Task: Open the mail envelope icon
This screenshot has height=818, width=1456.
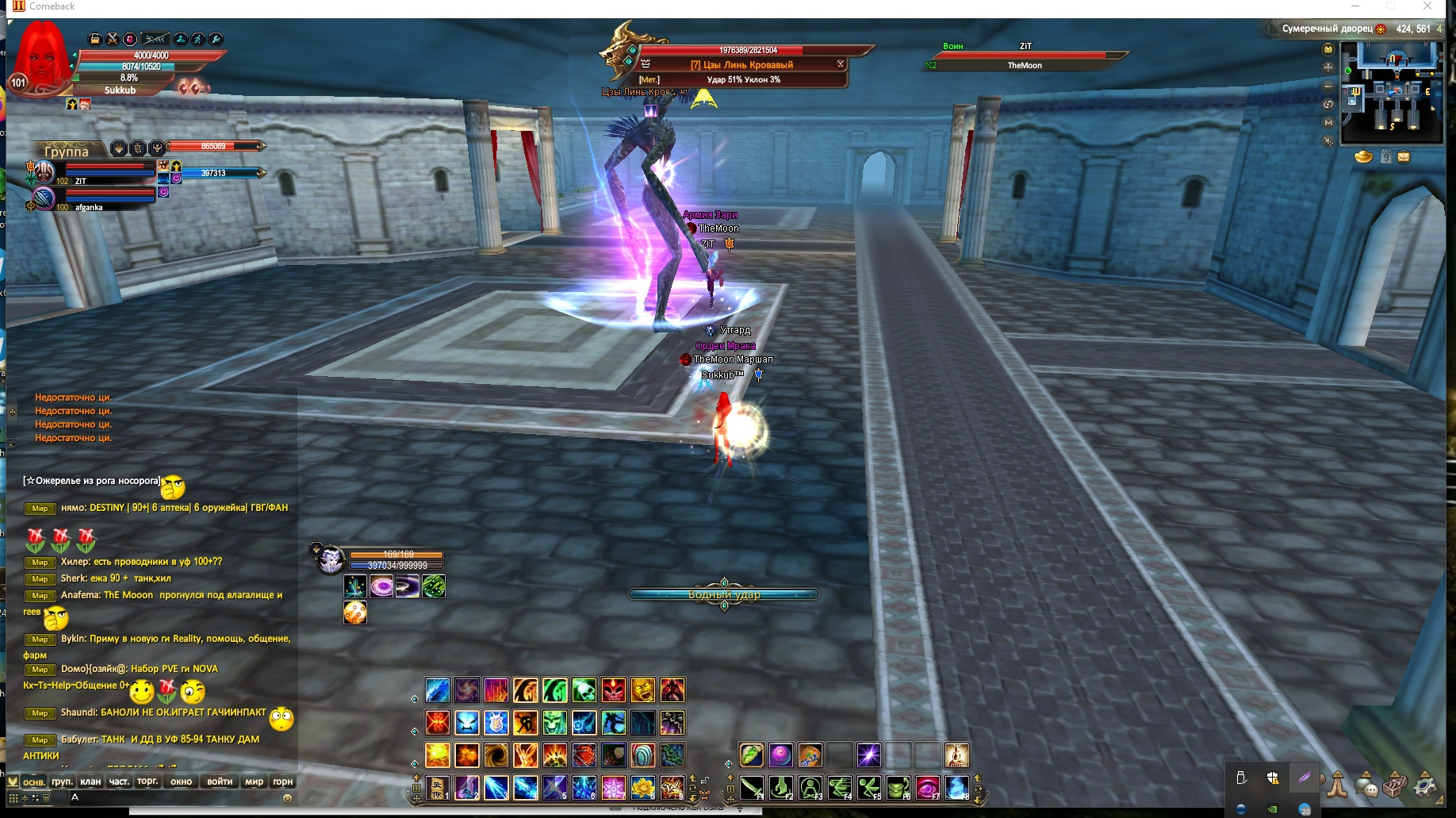Action: (1404, 157)
